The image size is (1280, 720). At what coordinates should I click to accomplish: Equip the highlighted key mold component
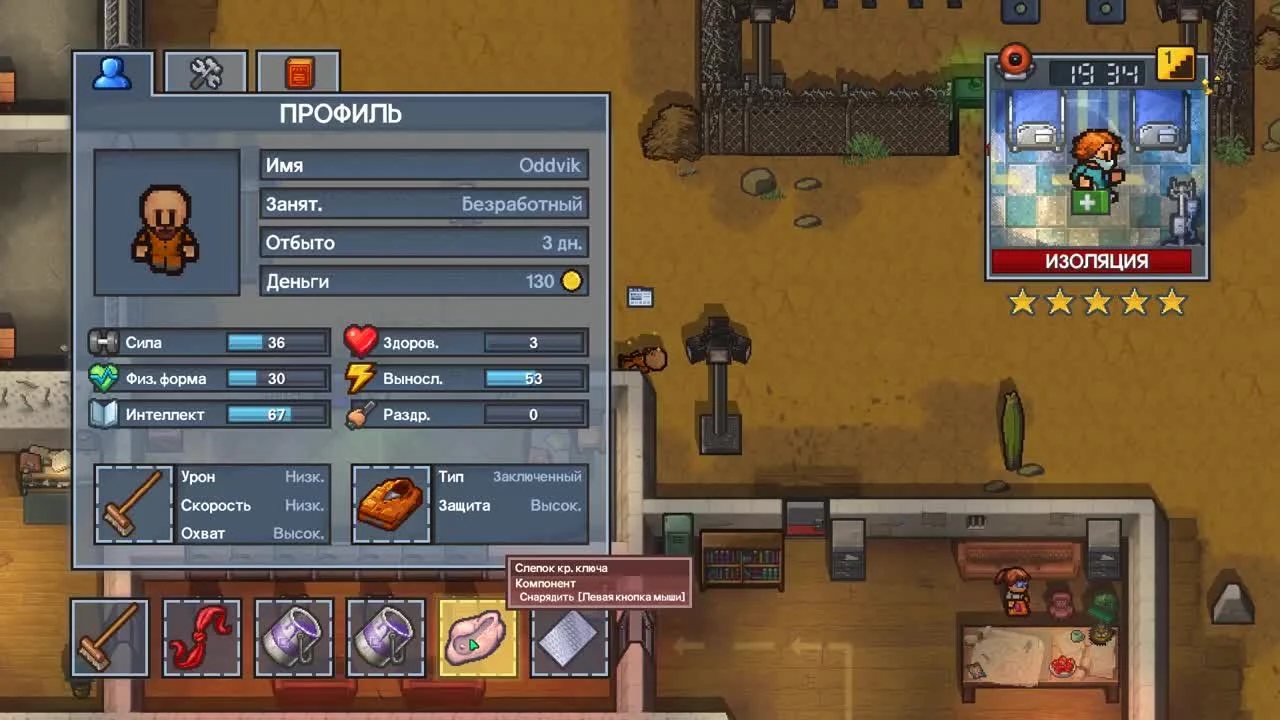click(477, 637)
